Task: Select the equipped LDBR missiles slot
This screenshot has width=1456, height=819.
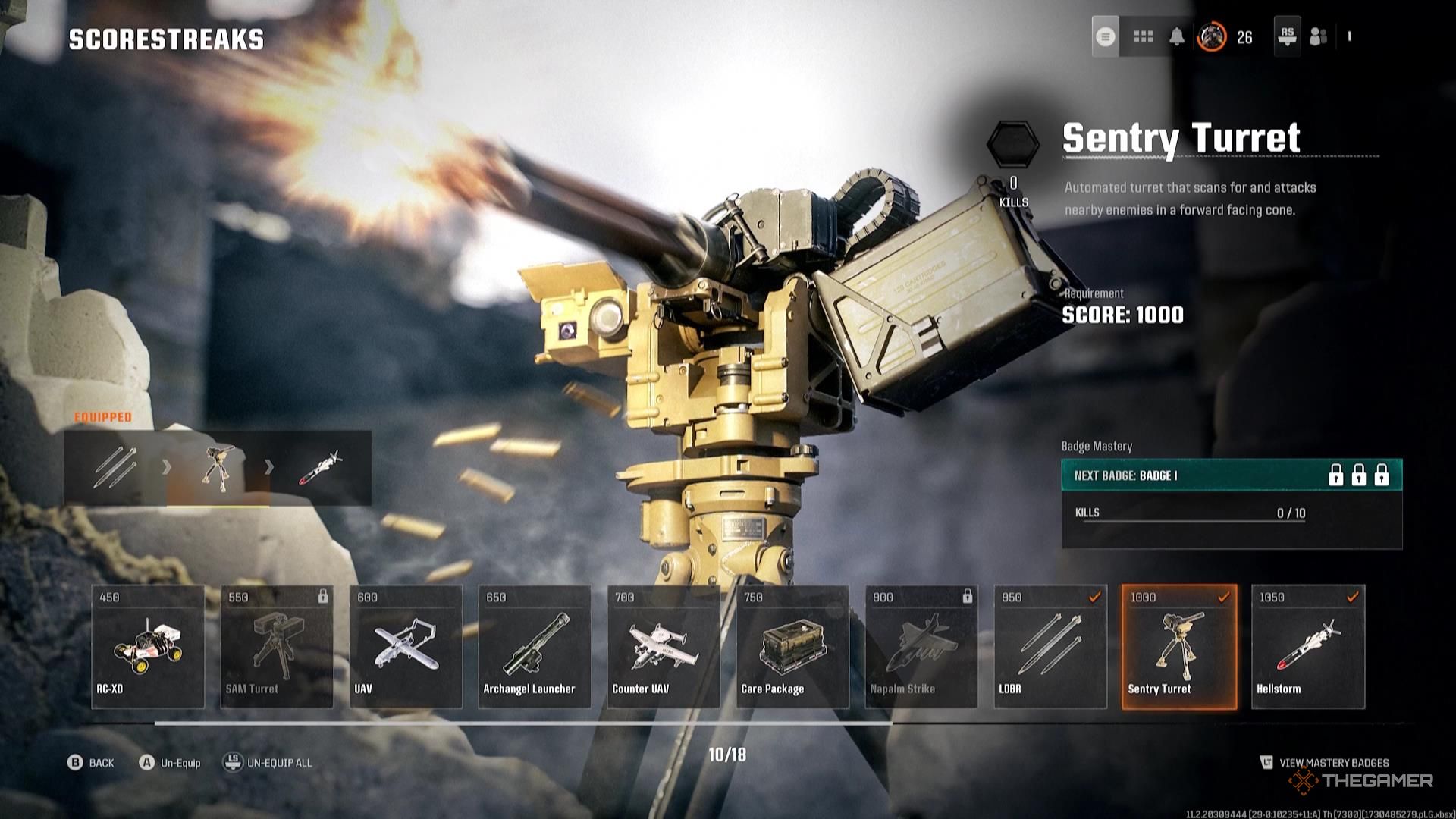Action: [115, 467]
